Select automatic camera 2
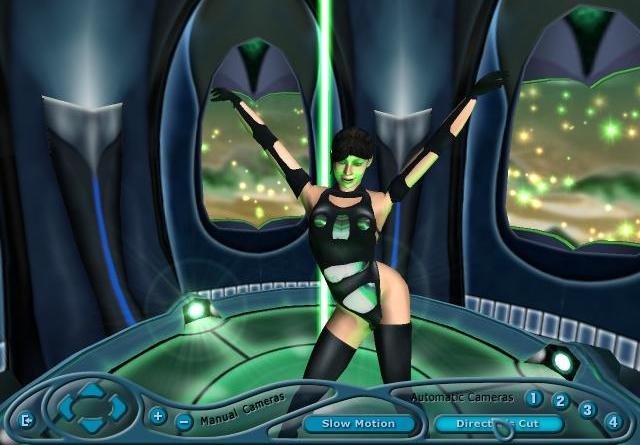Screen dimensions: 640x445 coord(561,402)
